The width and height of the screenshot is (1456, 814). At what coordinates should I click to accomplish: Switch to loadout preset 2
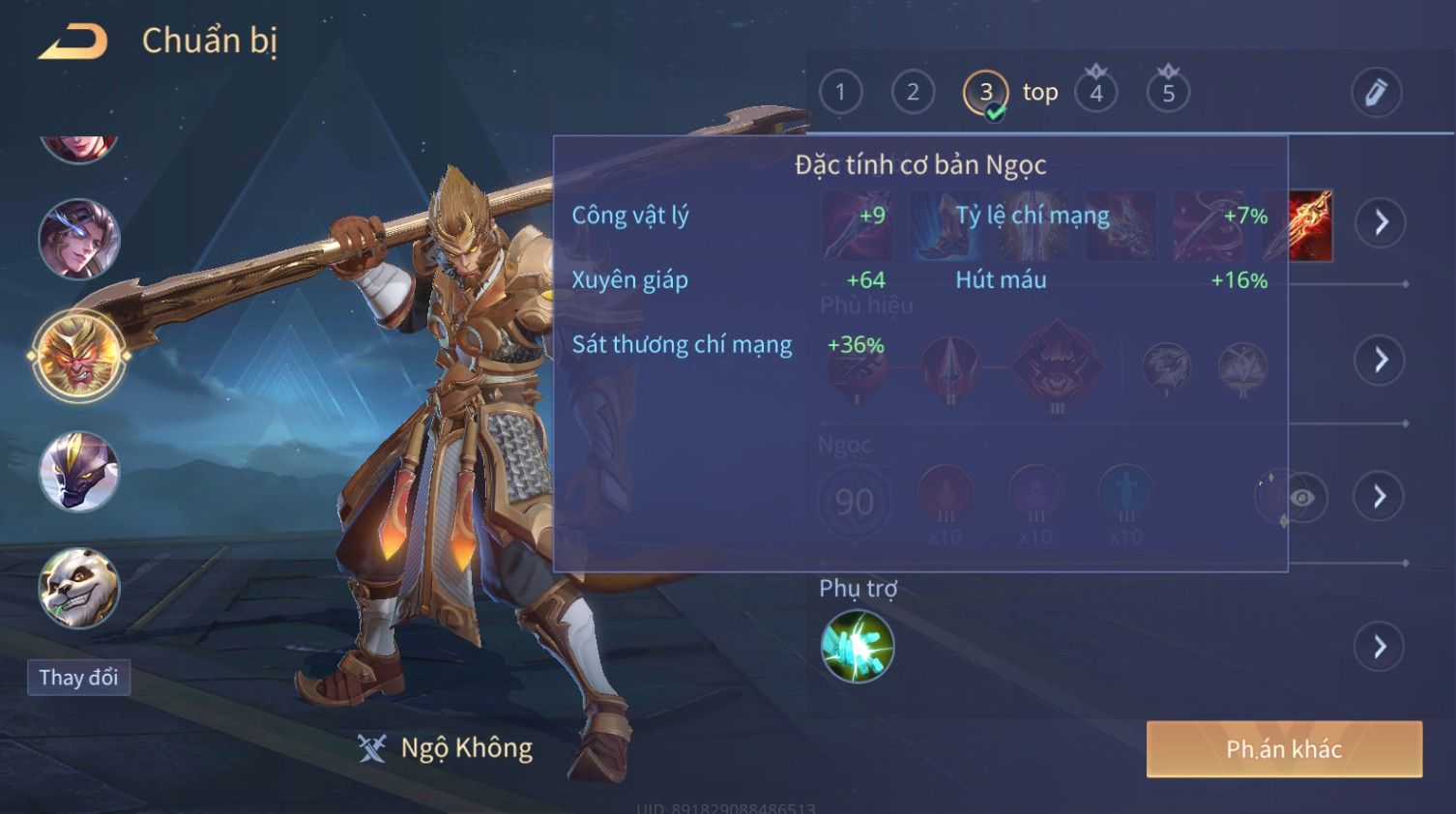913,93
